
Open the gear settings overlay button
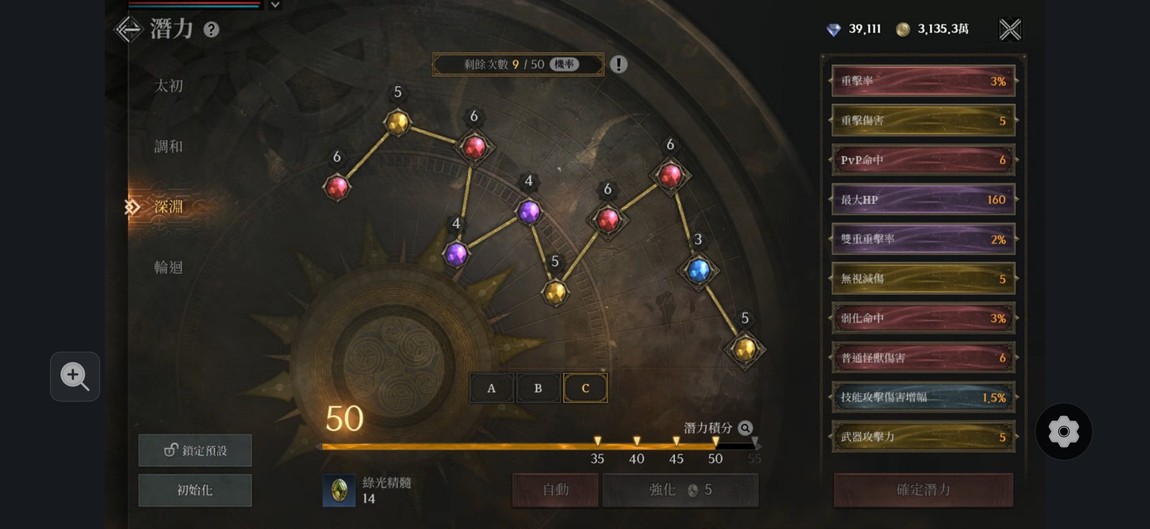pyautogui.click(x=1063, y=432)
